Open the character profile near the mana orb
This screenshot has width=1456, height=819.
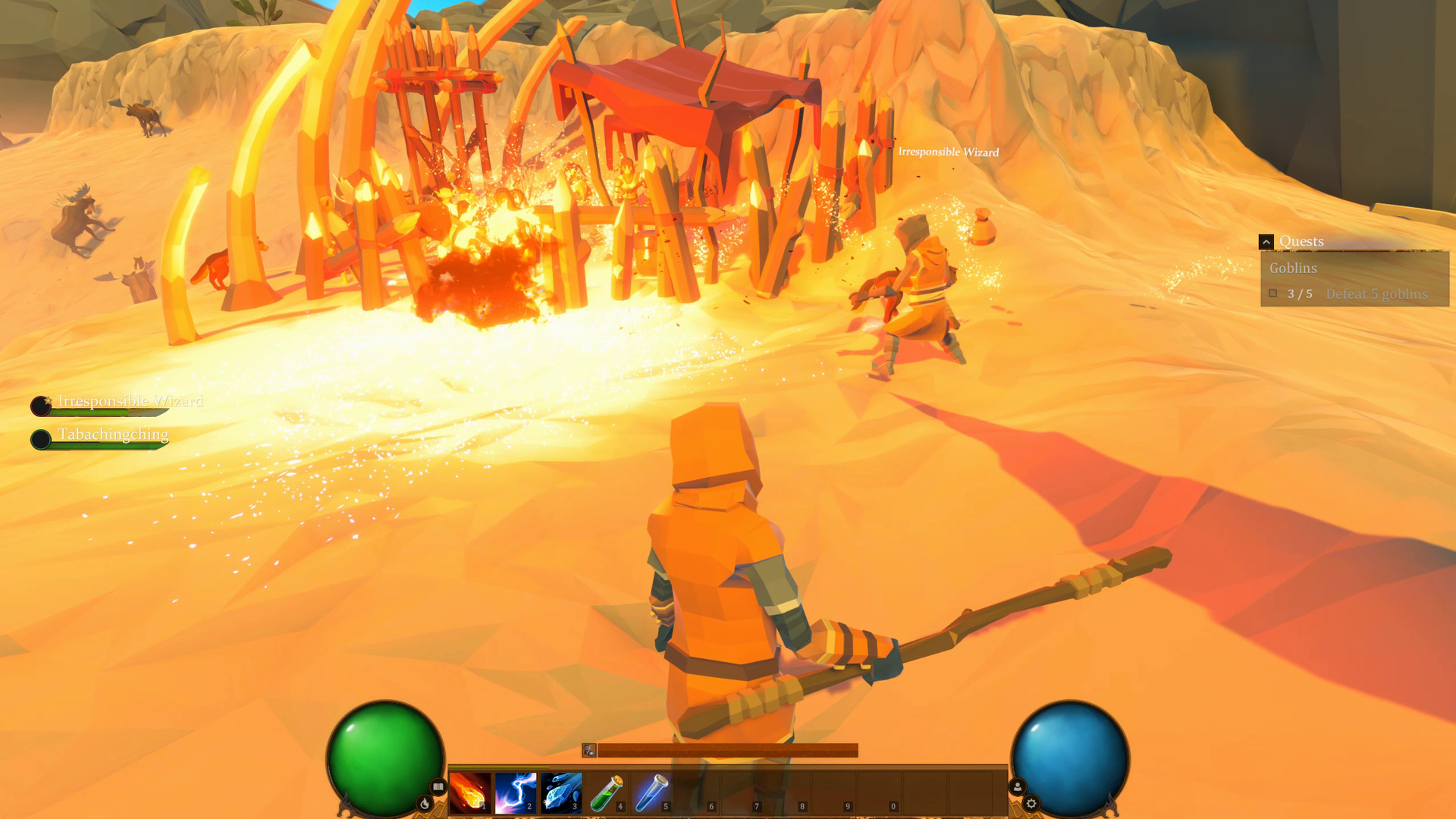click(x=1016, y=786)
